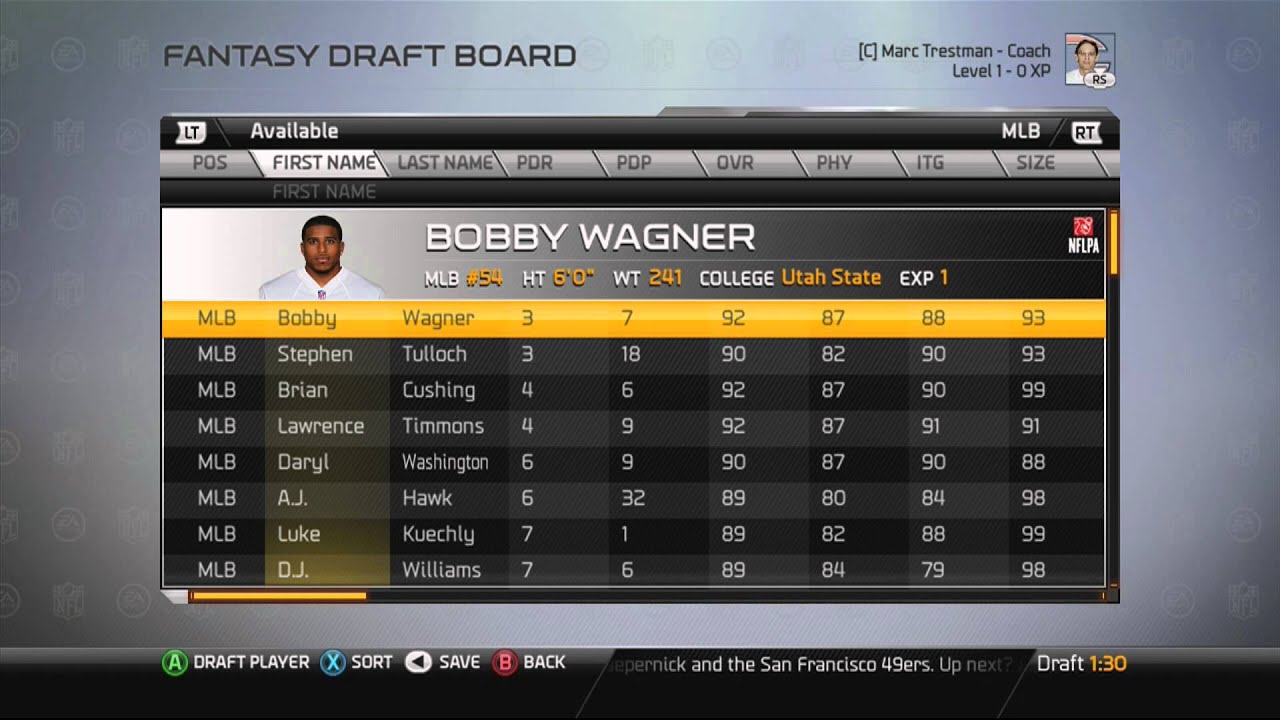
Task: Select D.J. Williams row
Action: pos(632,570)
